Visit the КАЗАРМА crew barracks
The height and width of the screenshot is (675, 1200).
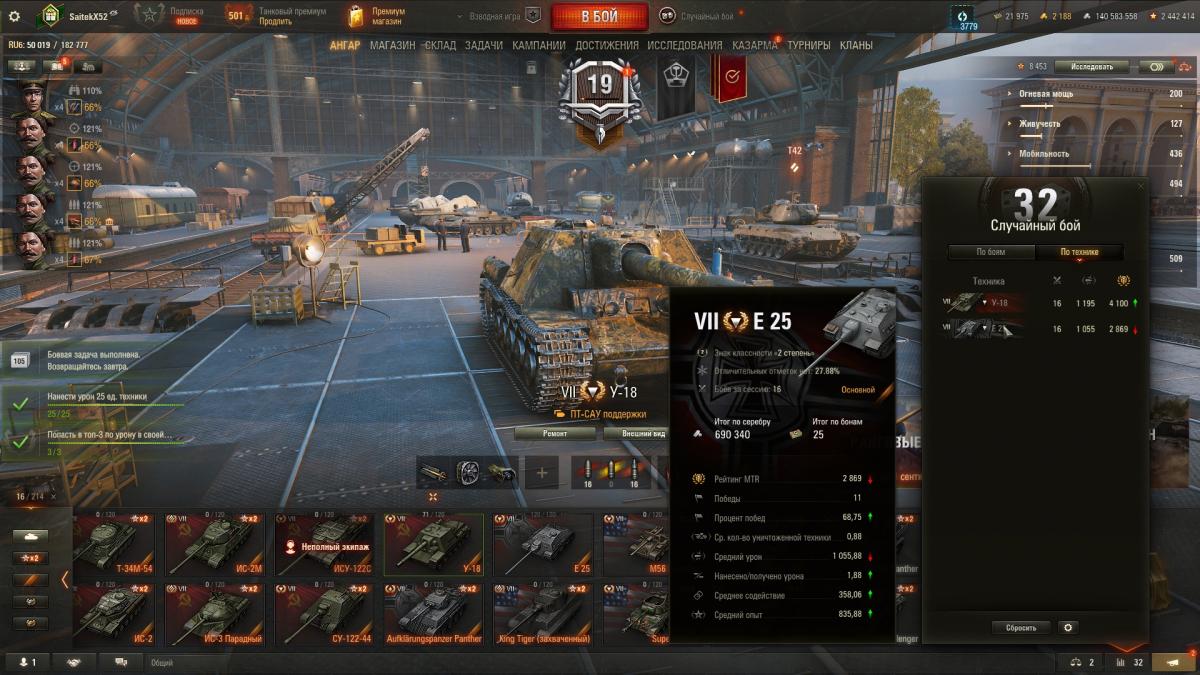point(754,45)
